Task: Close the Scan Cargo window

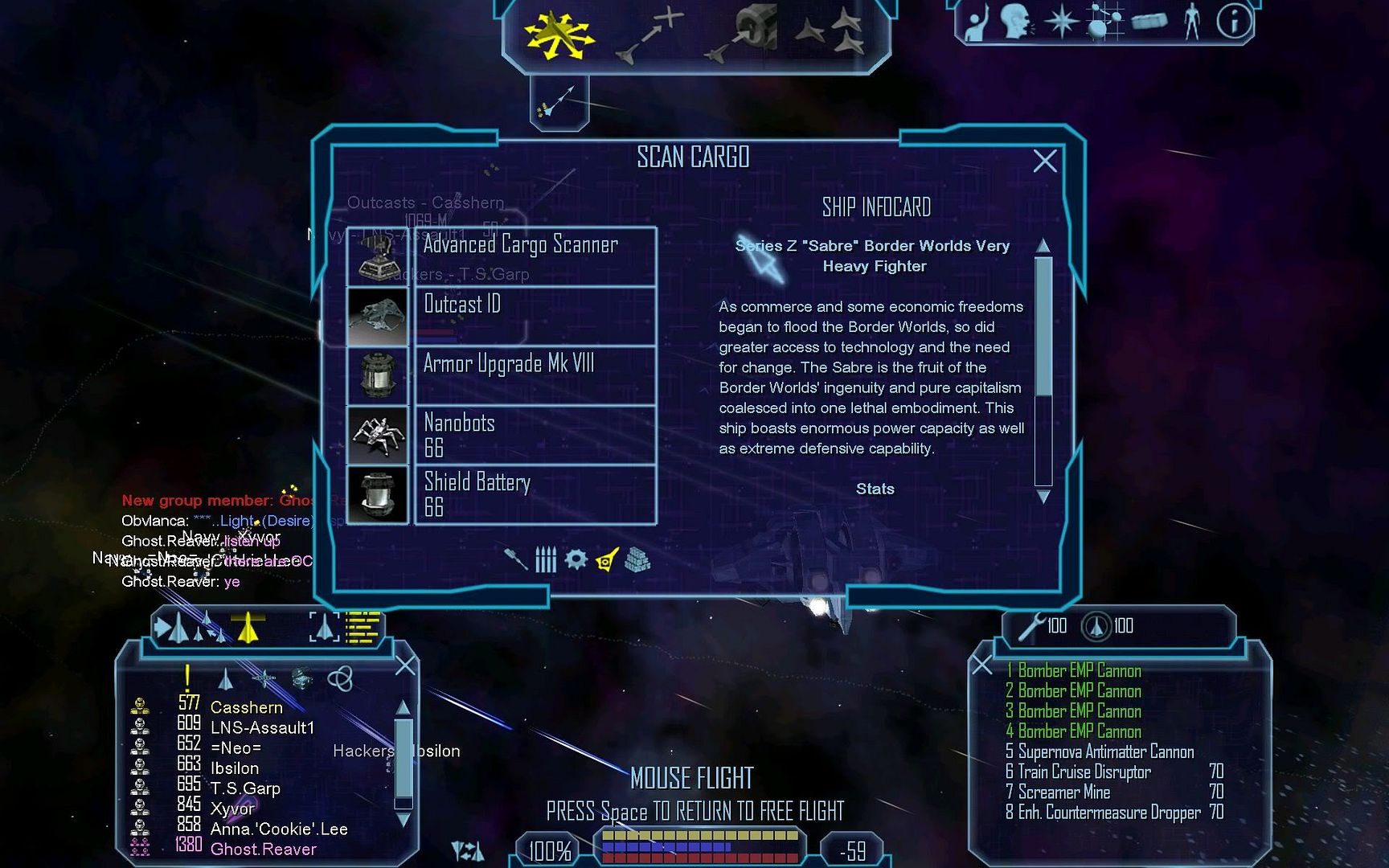Action: click(x=1044, y=162)
